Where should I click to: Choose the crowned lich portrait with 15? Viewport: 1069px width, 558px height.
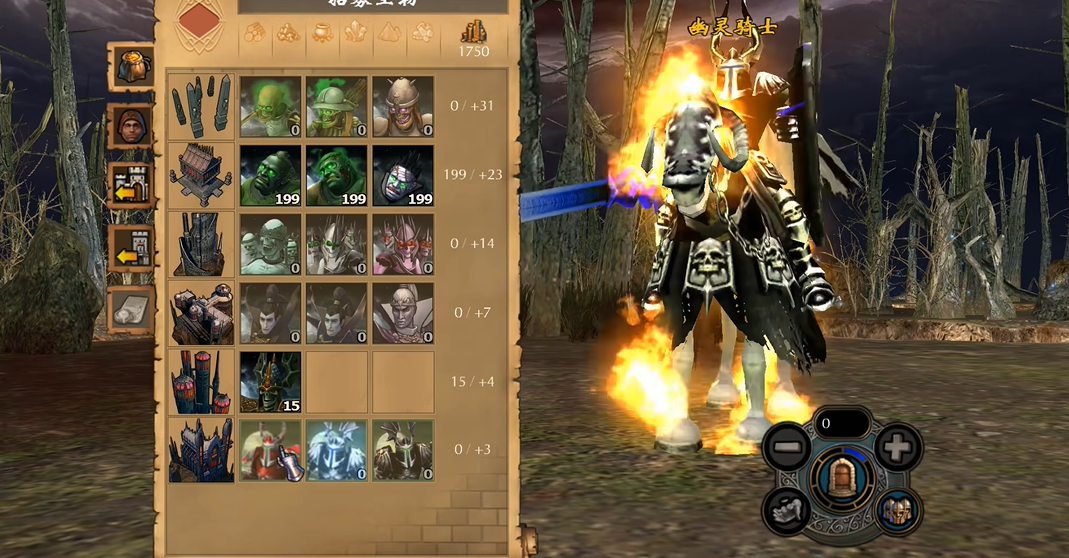pos(270,382)
